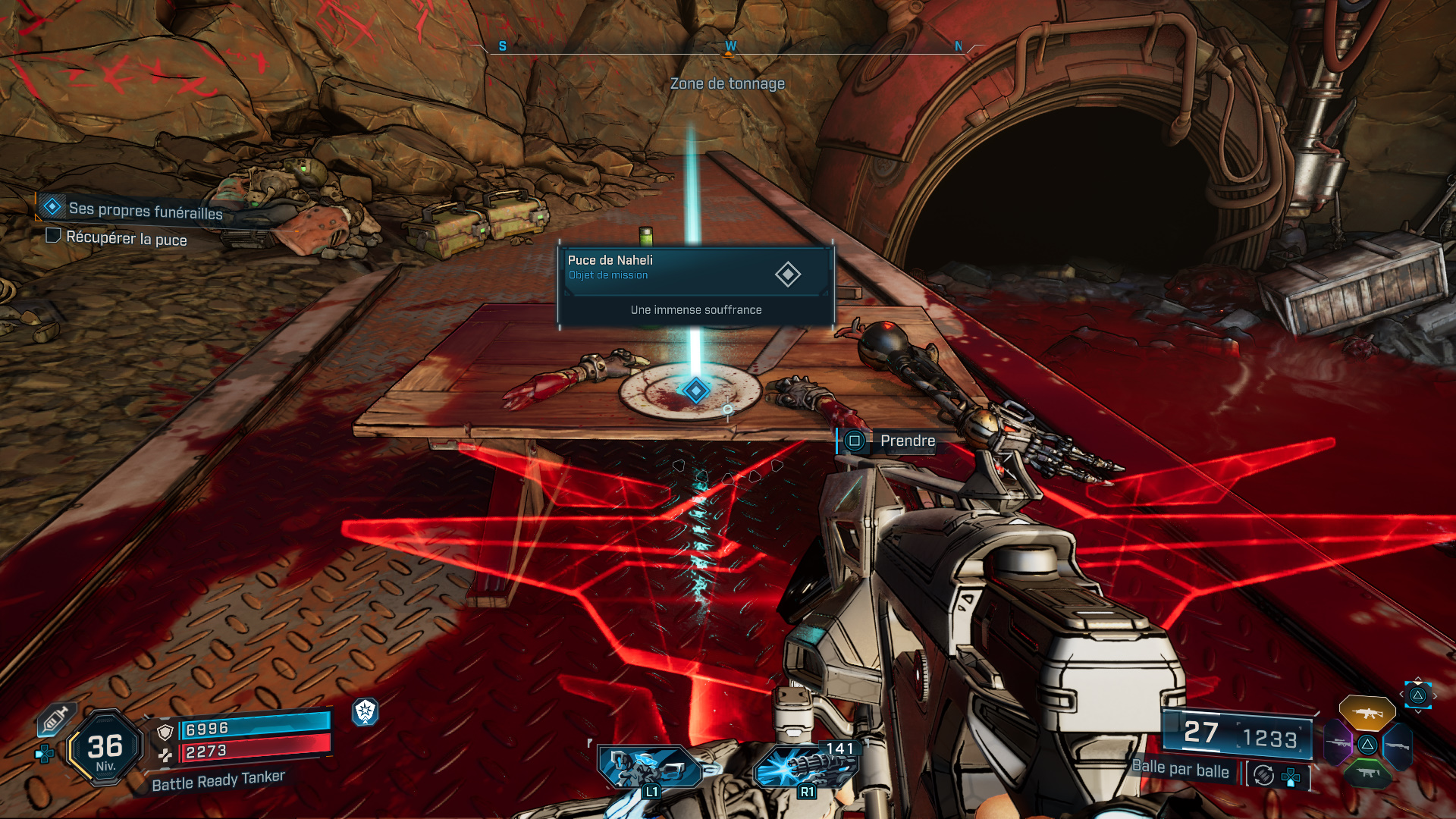This screenshot has height=819, width=1456.
Task: Click the down chevron below the Triangle swap icon
Action: pyautogui.click(x=1417, y=711)
